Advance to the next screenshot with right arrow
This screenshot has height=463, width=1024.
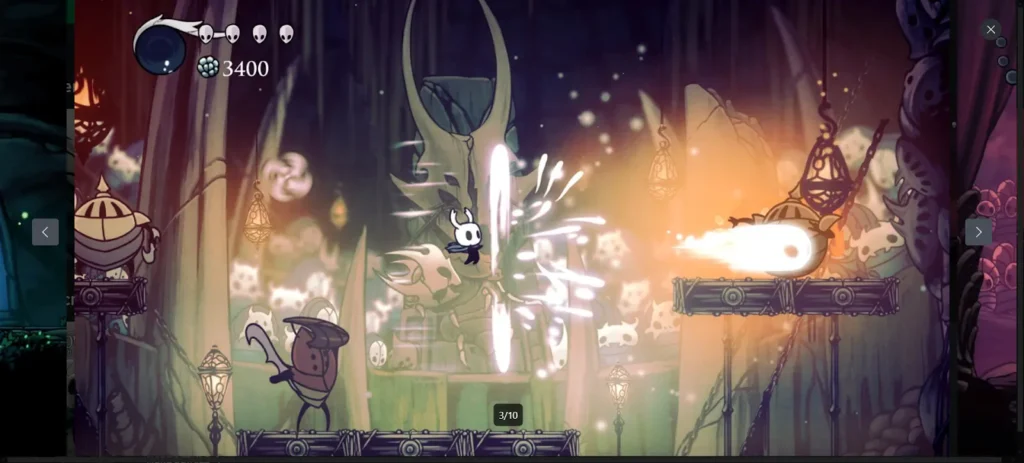pyautogui.click(x=978, y=232)
